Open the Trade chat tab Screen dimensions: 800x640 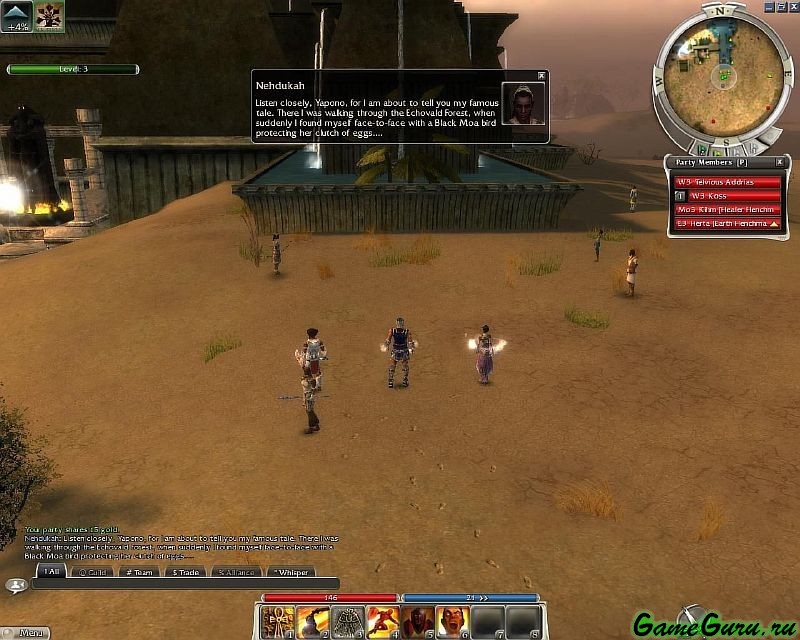point(184,572)
